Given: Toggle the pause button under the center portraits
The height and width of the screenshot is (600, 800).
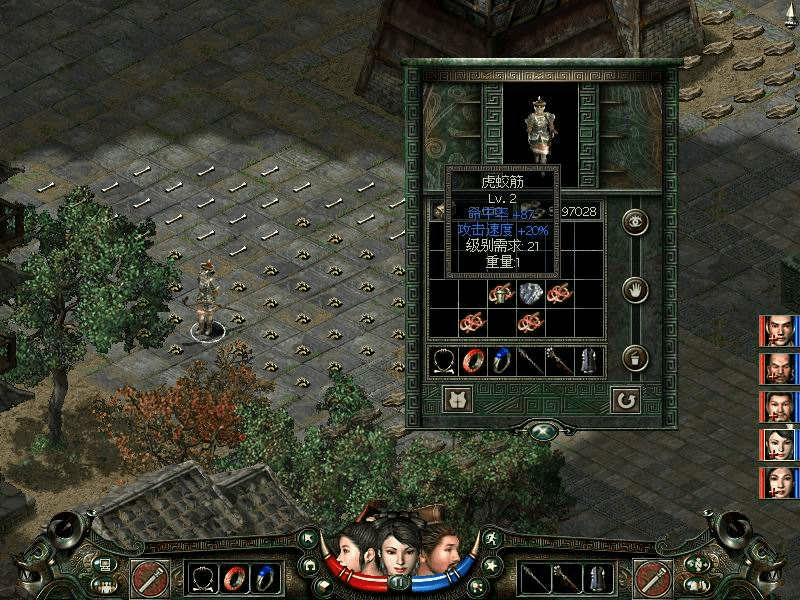Looking at the screenshot, I should tap(399, 581).
